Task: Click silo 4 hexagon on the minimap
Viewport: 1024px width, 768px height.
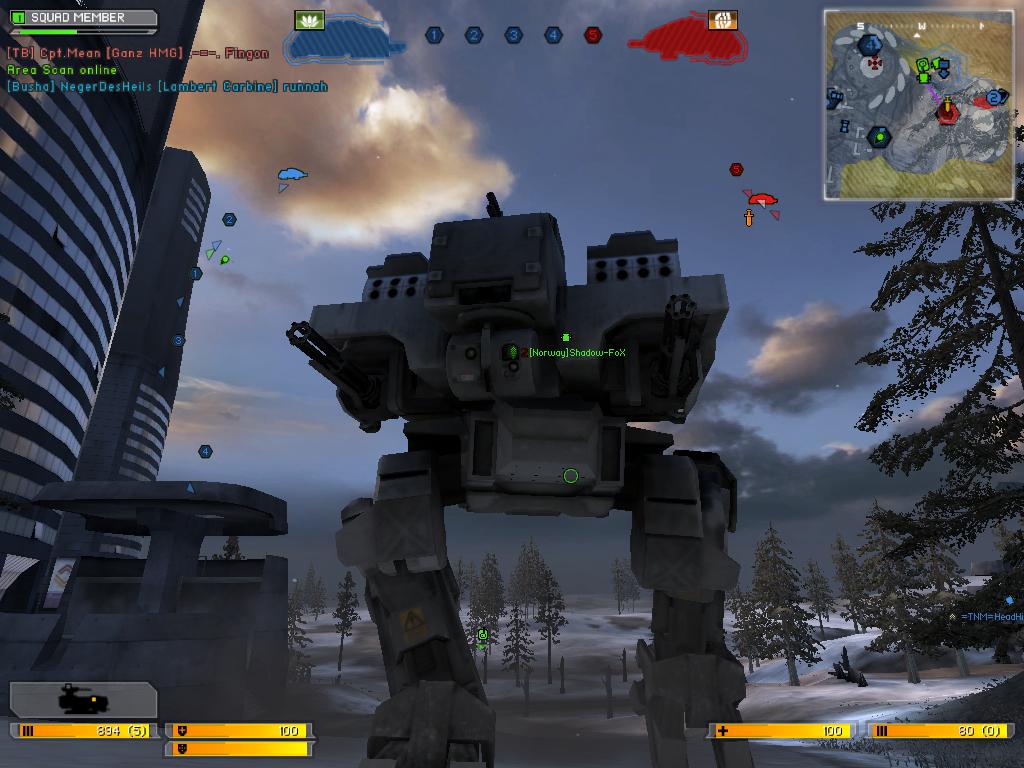Action: [870, 45]
